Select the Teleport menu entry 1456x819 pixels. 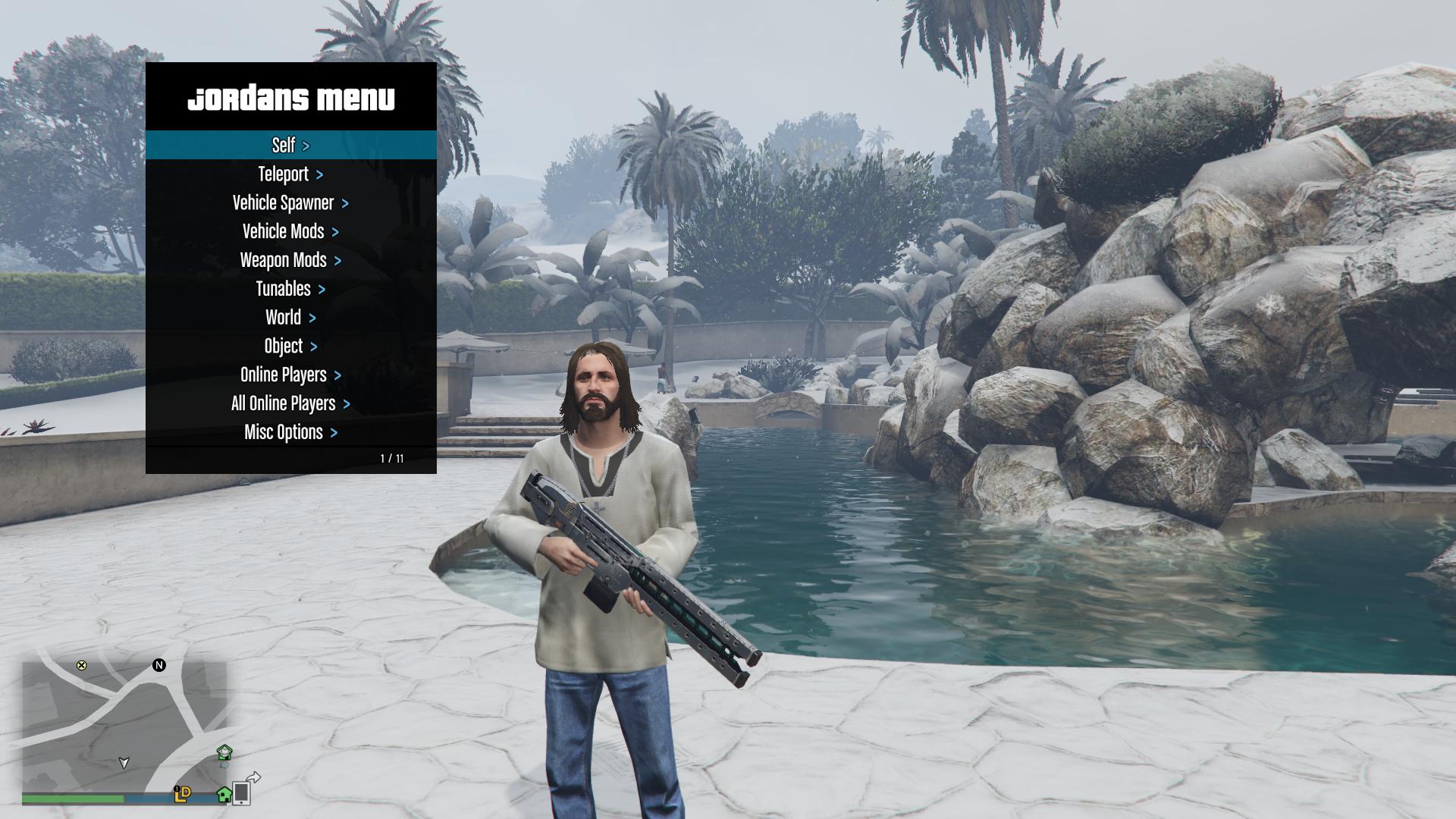[290, 174]
